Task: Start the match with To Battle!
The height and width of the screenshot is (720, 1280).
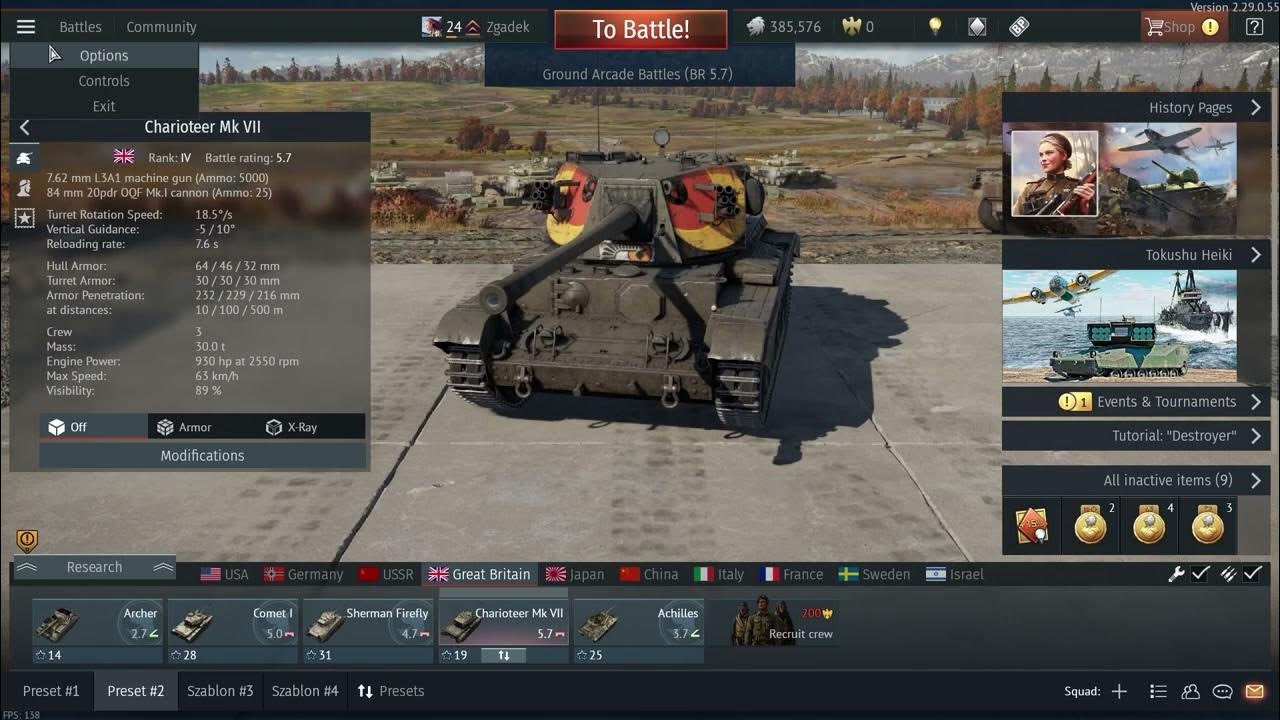Action: (640, 29)
